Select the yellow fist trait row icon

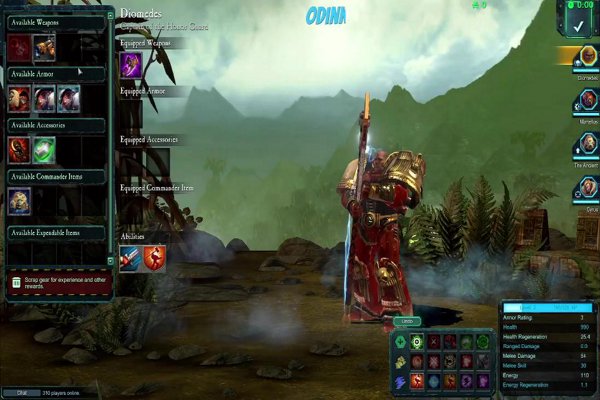coord(400,361)
